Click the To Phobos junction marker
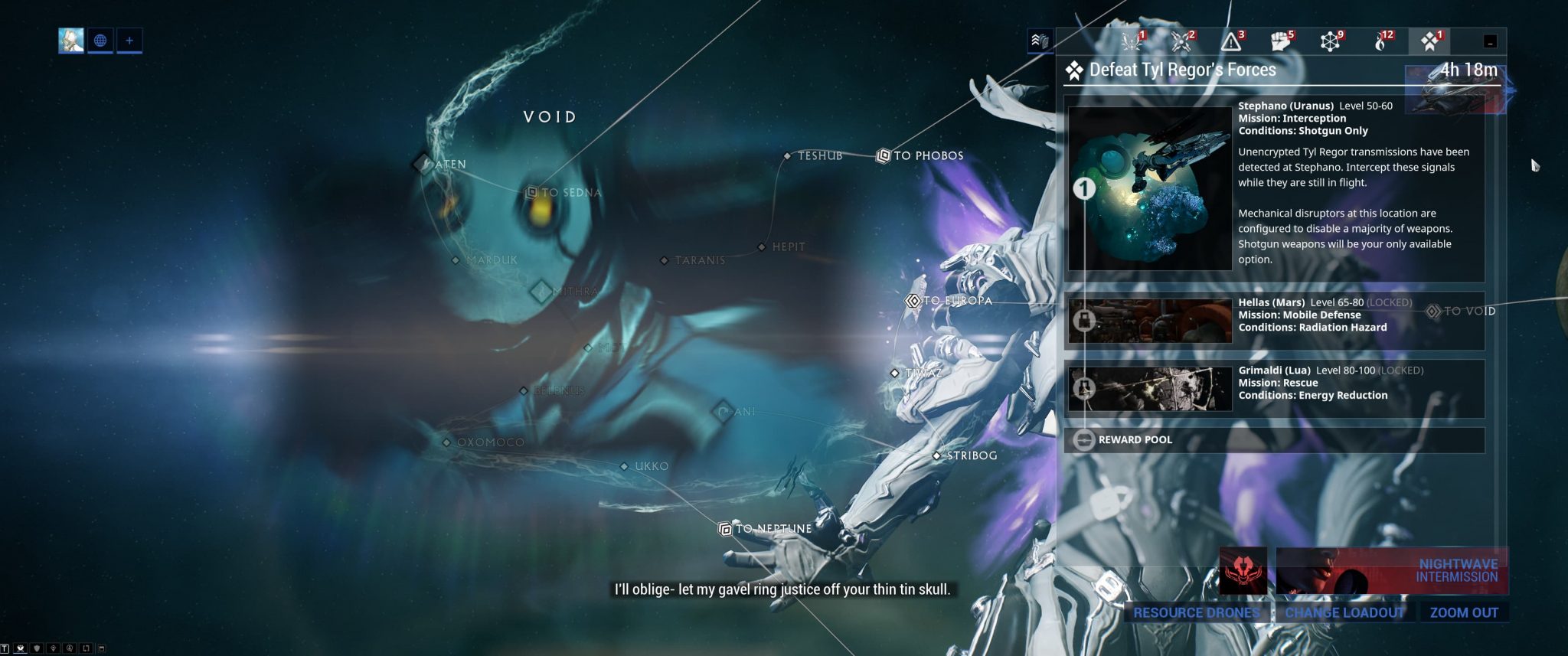Screen dimensions: 1568x656 882,155
